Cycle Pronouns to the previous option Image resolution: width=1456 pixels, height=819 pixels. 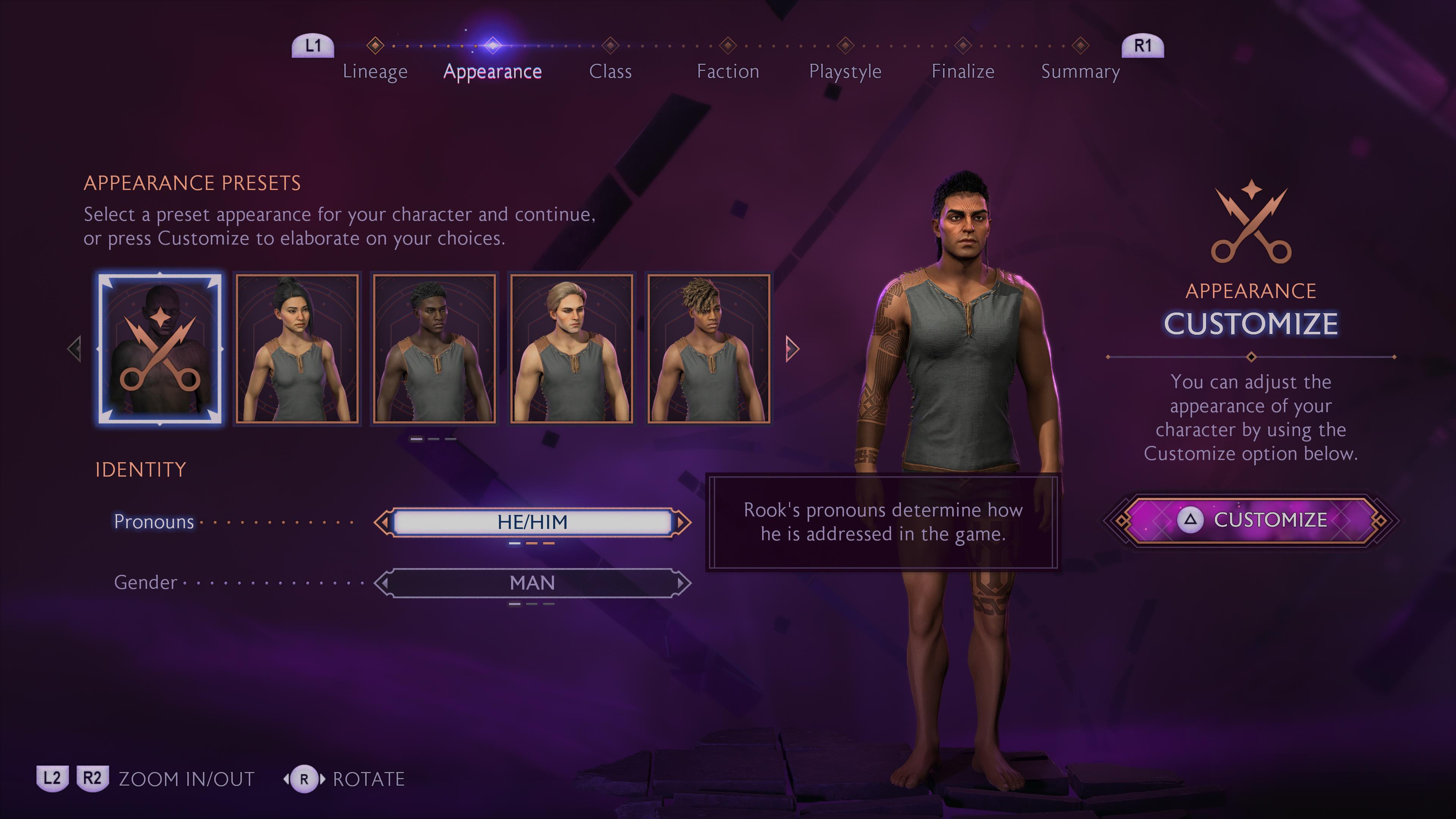tap(383, 522)
